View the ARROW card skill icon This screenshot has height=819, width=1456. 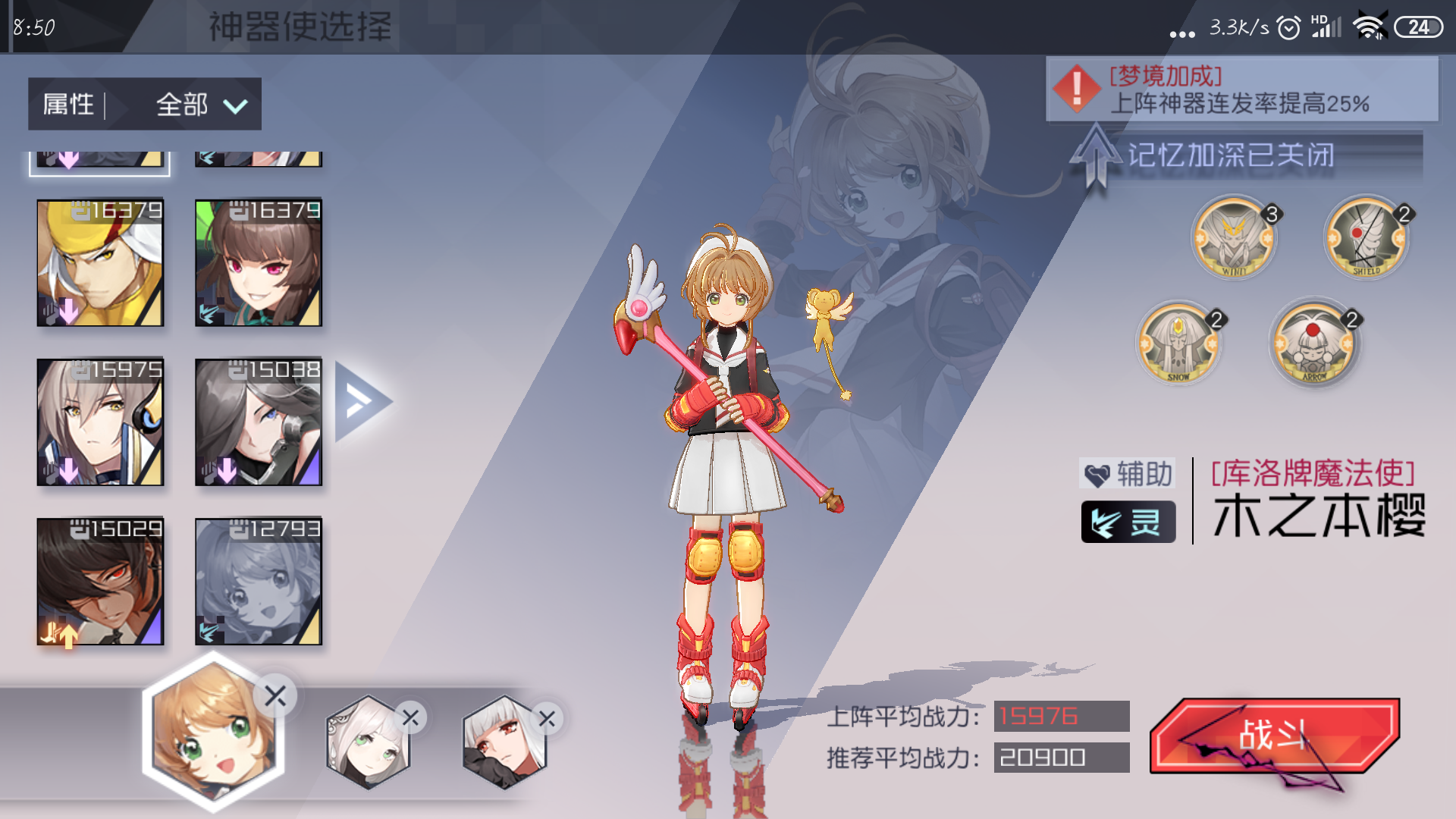click(x=1313, y=344)
